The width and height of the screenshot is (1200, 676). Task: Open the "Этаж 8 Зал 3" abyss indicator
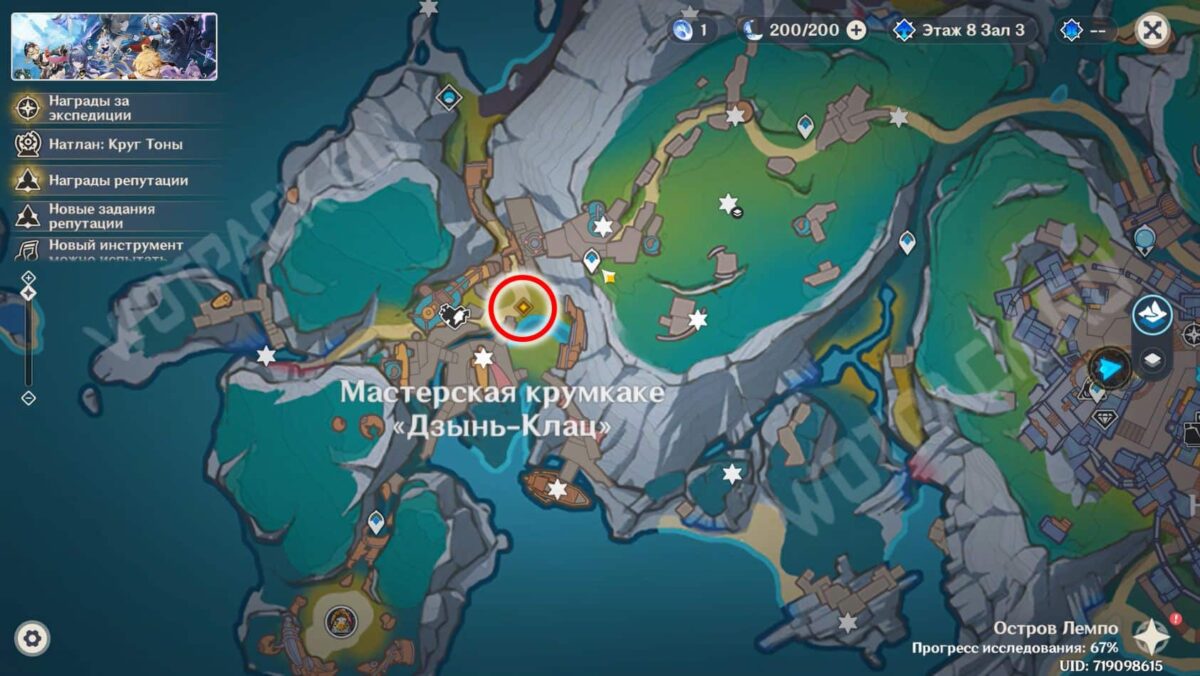click(x=960, y=30)
